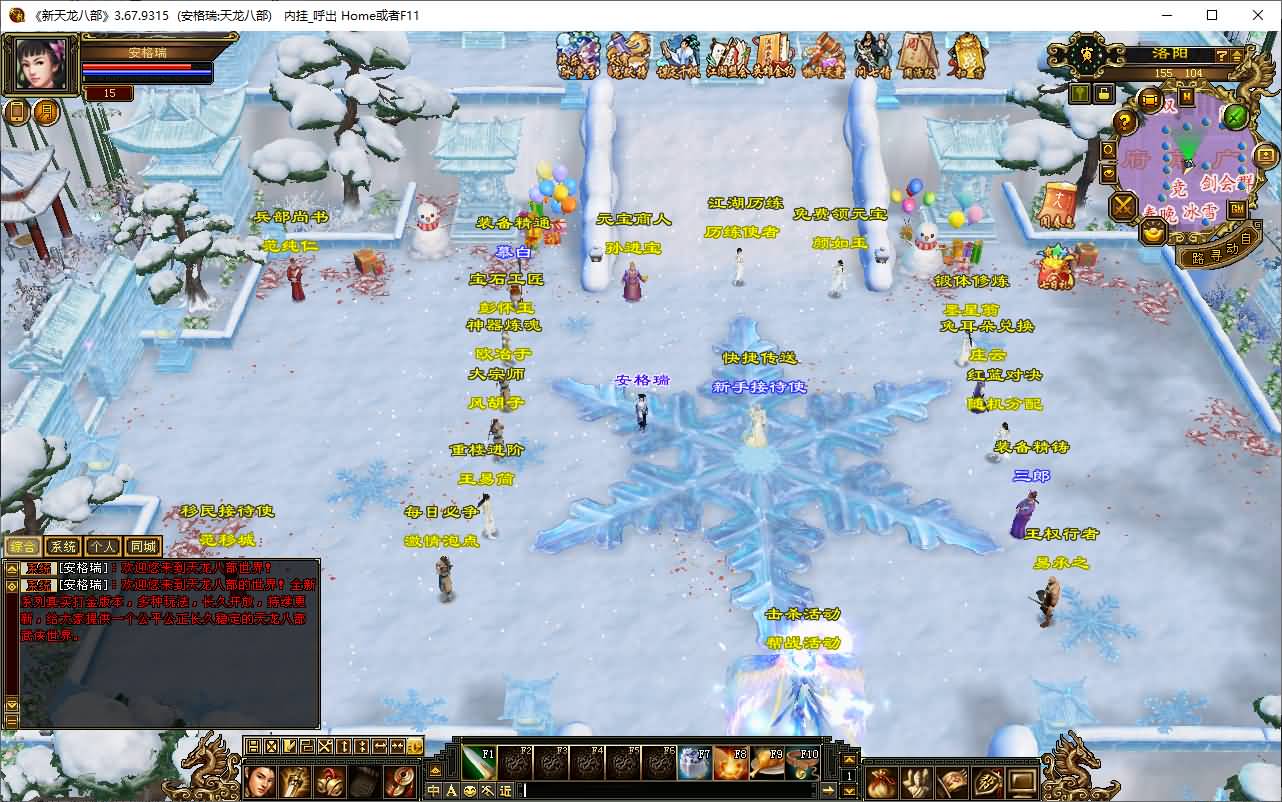Viewport: 1282px width, 802px height.
Task: Maximize the game window
Action: click(1212, 15)
